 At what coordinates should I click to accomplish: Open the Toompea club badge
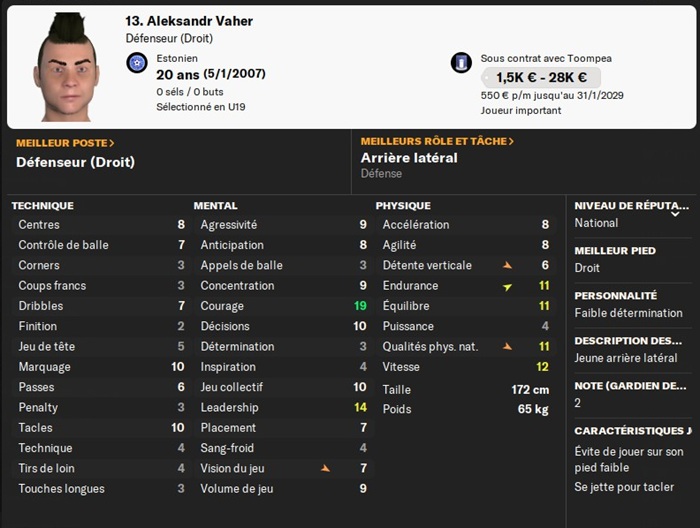click(x=461, y=64)
